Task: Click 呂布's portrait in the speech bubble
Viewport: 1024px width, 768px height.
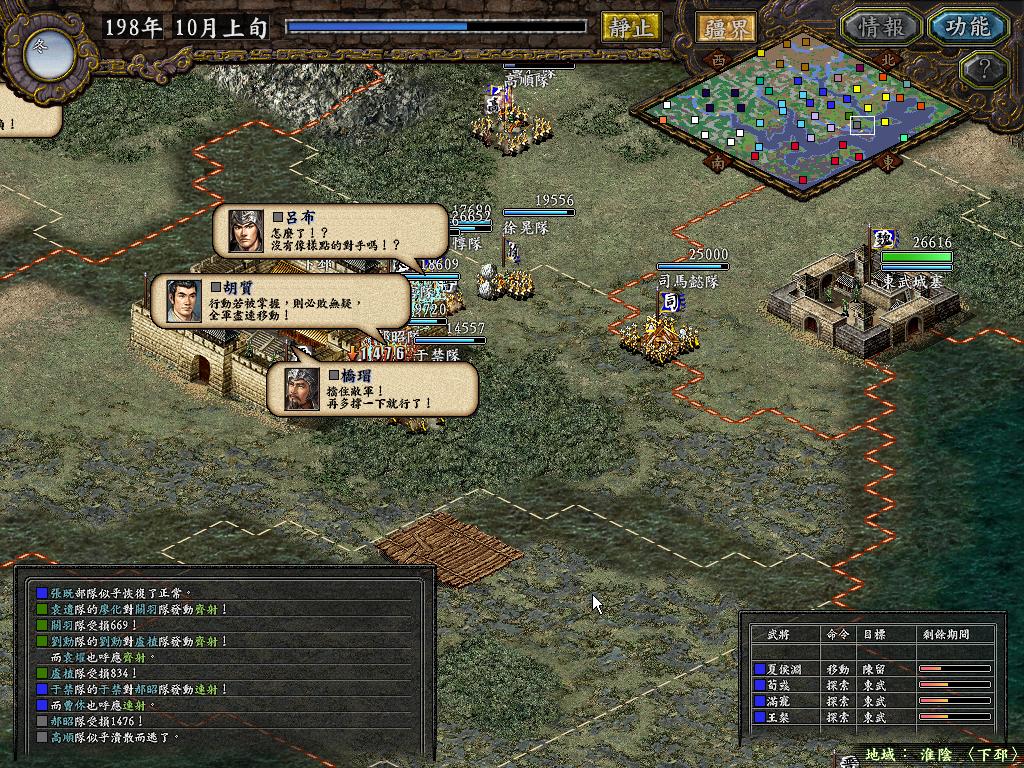Action: click(x=245, y=231)
